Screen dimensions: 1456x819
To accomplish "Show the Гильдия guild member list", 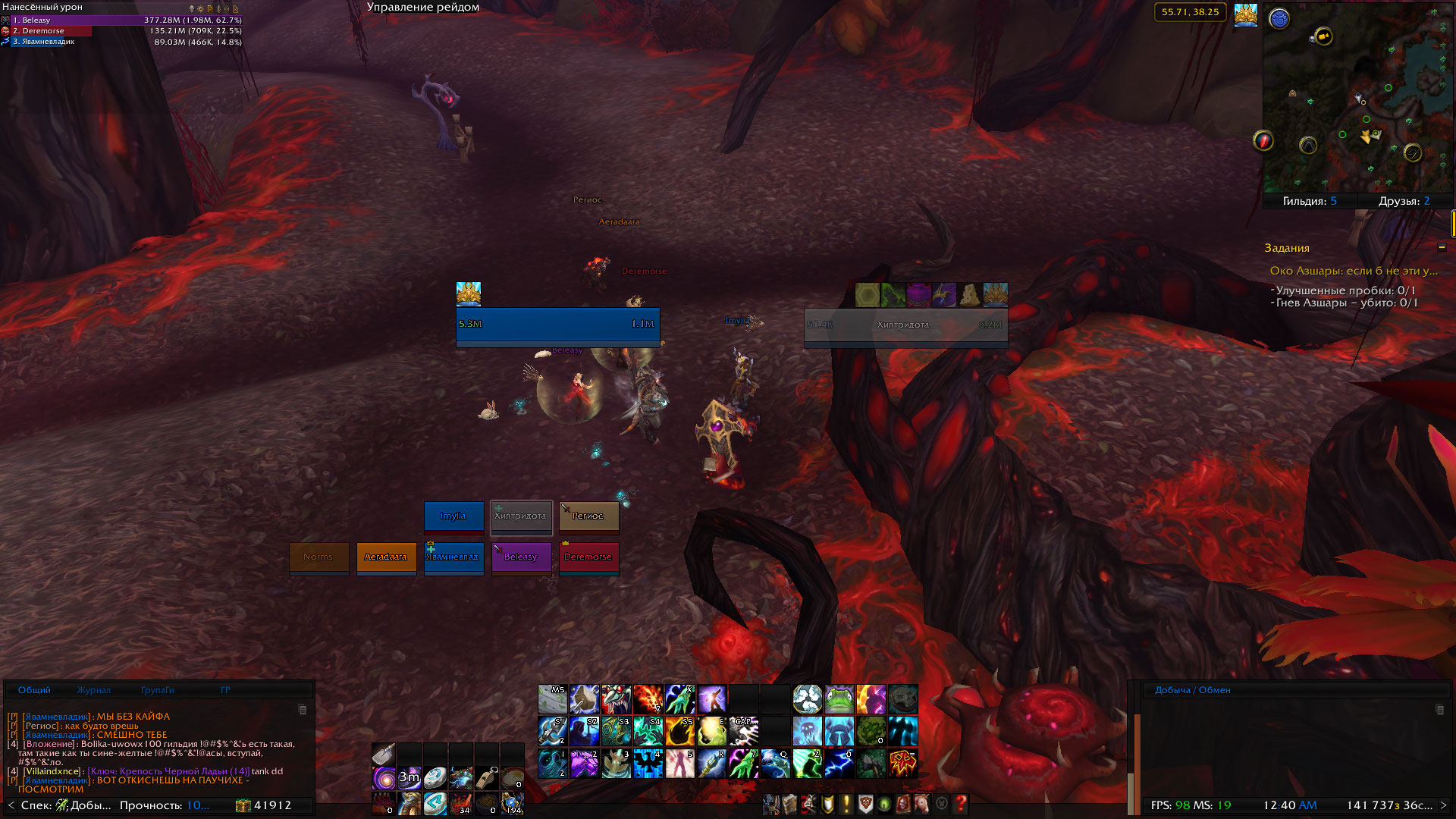I will (x=1310, y=201).
